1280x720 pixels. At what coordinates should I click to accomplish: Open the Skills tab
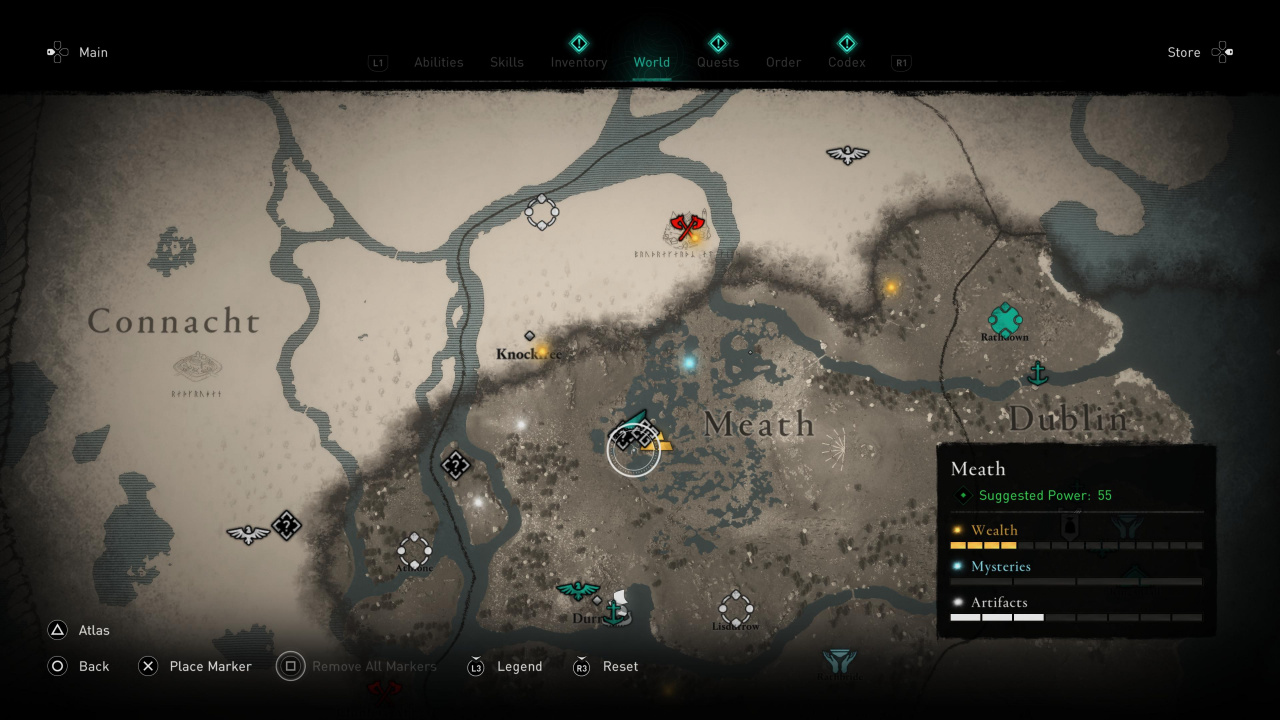507,62
